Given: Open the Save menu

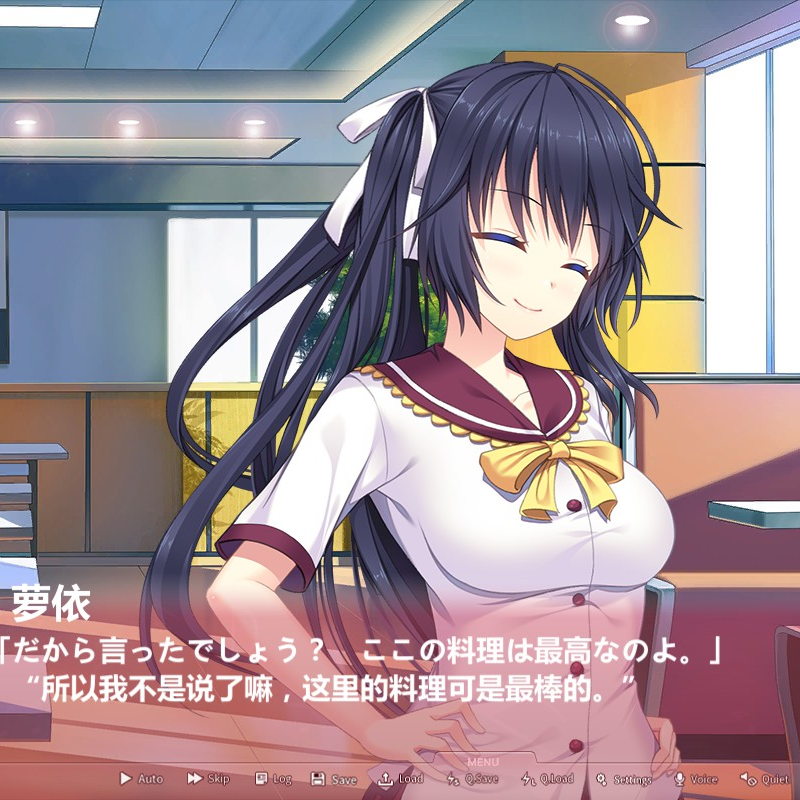Looking at the screenshot, I should 334,779.
